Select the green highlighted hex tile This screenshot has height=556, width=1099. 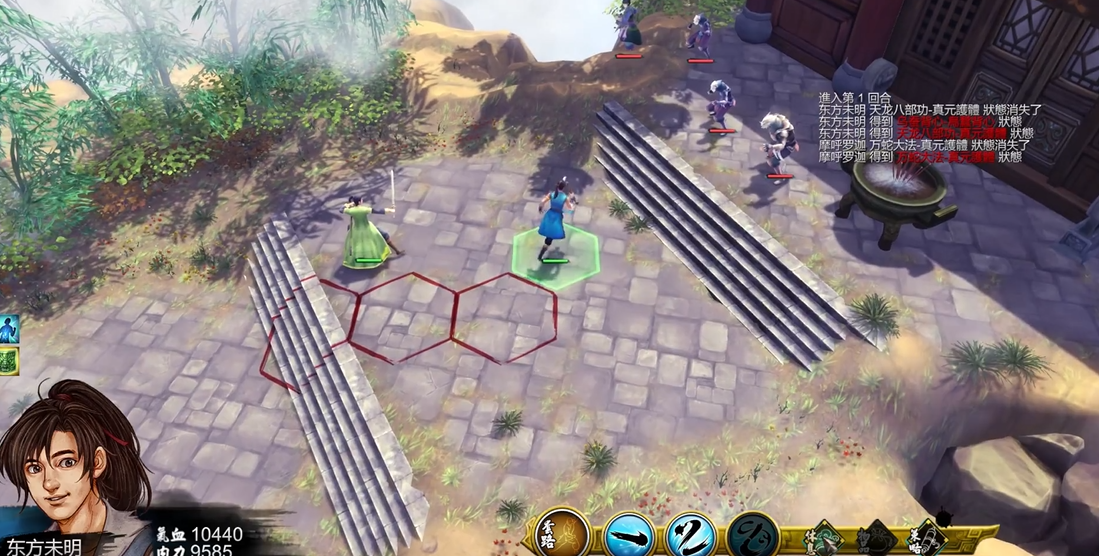pyautogui.click(x=555, y=257)
